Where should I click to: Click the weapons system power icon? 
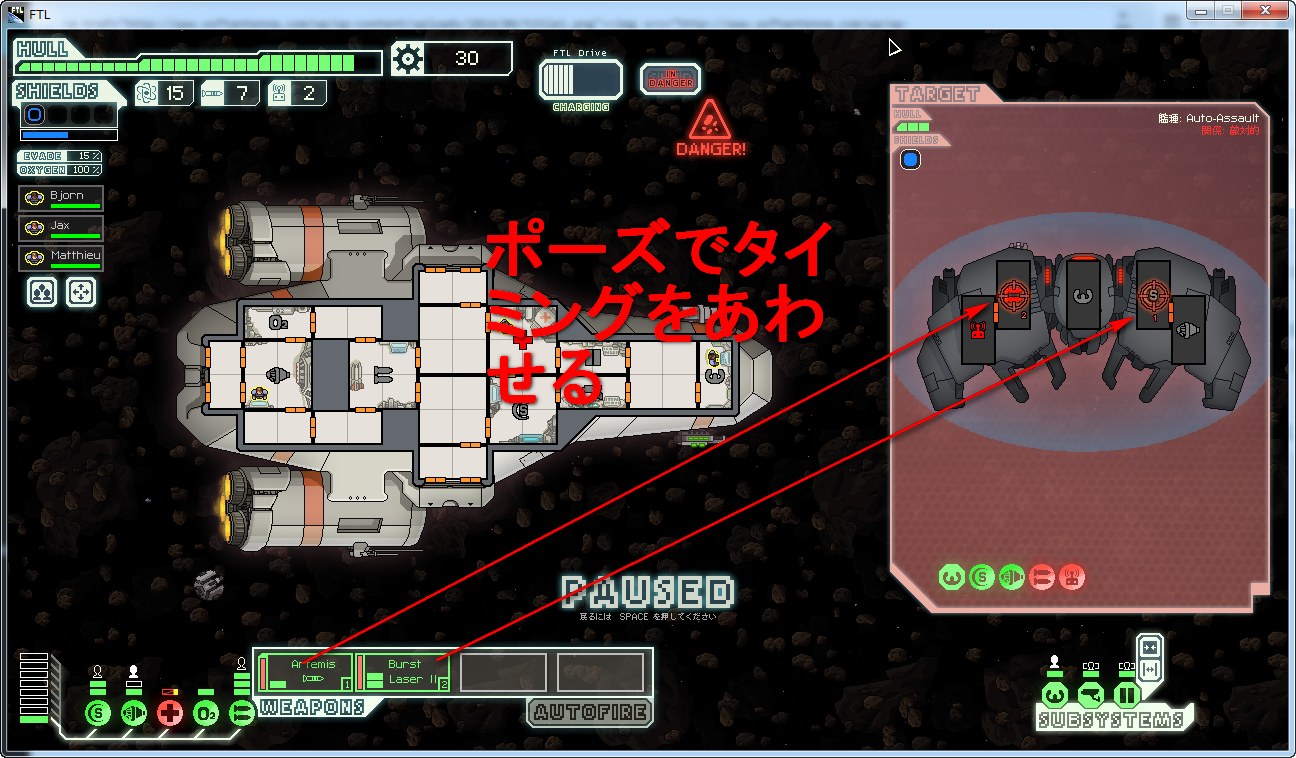pyautogui.click(x=241, y=713)
